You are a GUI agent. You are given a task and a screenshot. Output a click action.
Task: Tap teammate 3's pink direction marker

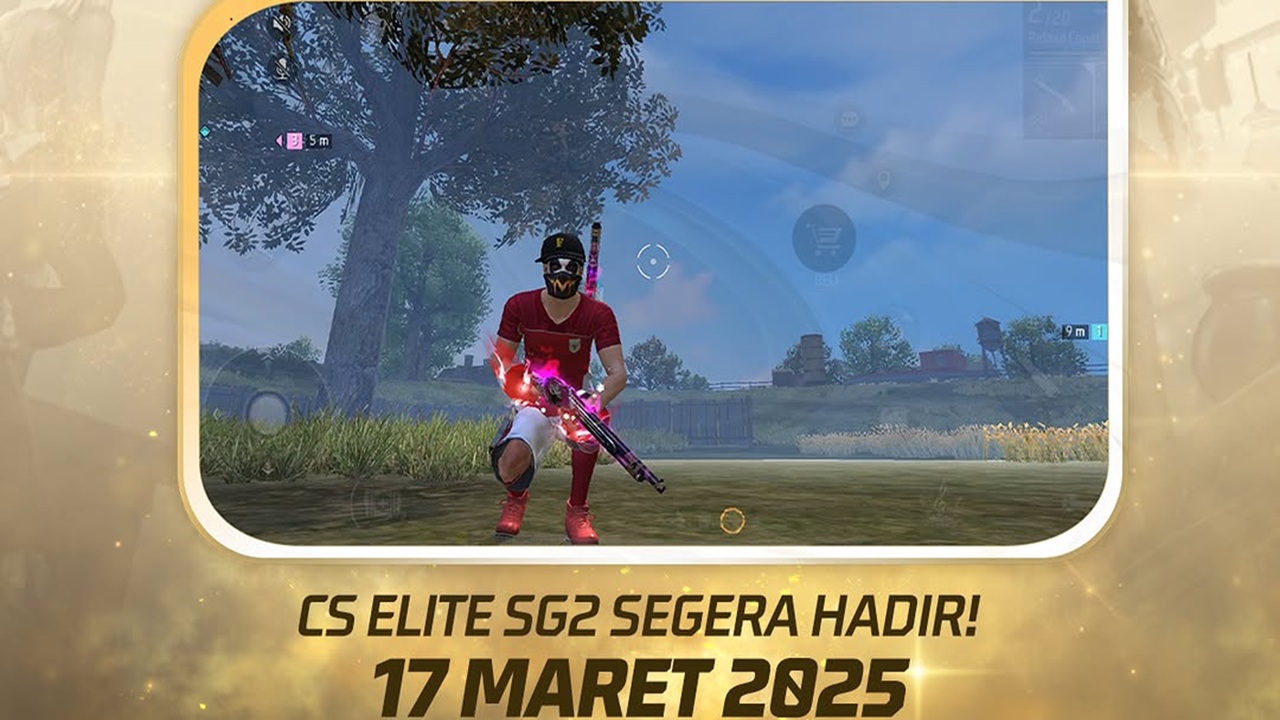coord(293,141)
